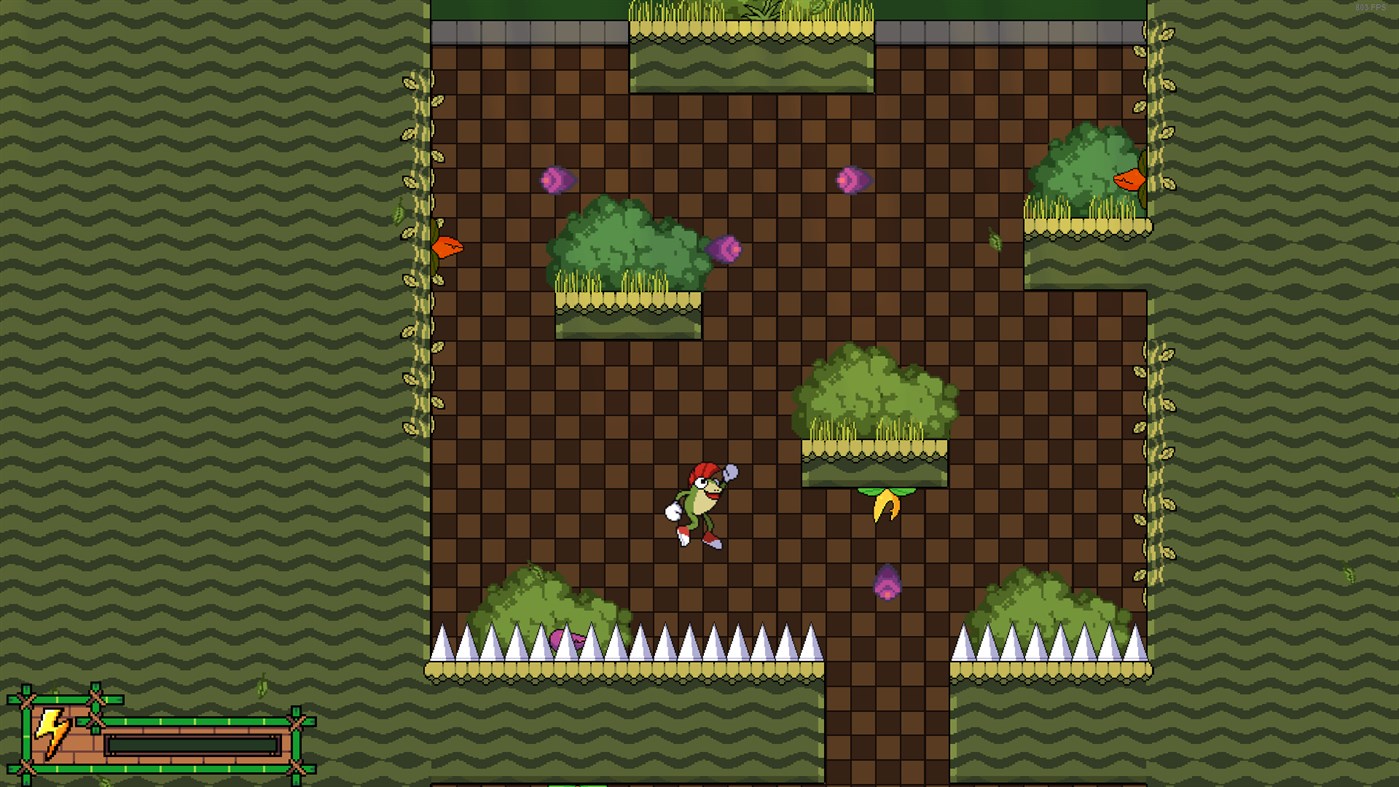Screen dimensions: 1399x787
Task: Click the purple gem above the brown checkered wall
Action: click(x=851, y=180)
